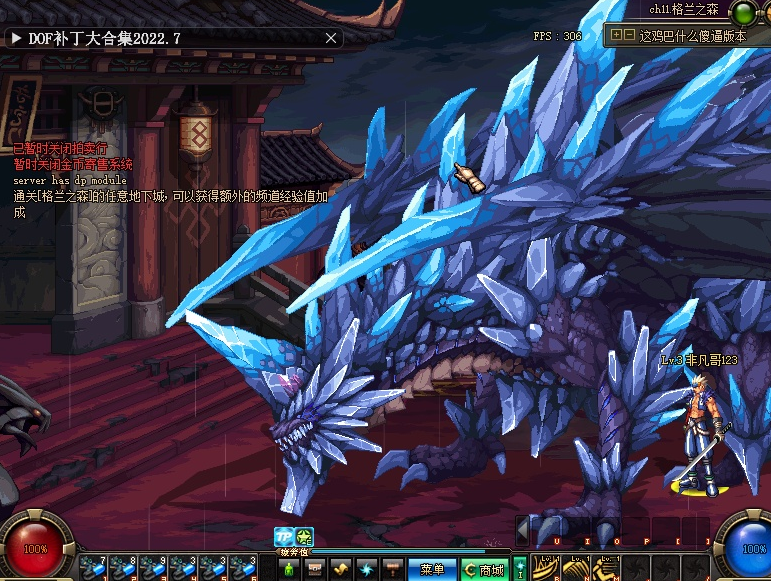The width and height of the screenshot is (771, 581).
Task: Expand the DOF补丁大合集 banner arrow
Action: coord(17,38)
